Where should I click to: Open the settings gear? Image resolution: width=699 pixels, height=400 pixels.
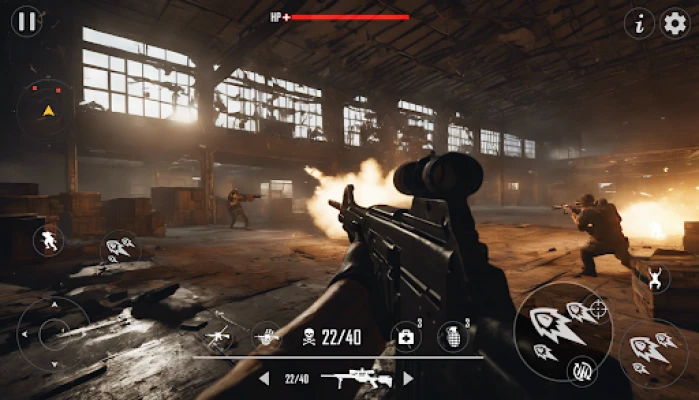(675, 23)
